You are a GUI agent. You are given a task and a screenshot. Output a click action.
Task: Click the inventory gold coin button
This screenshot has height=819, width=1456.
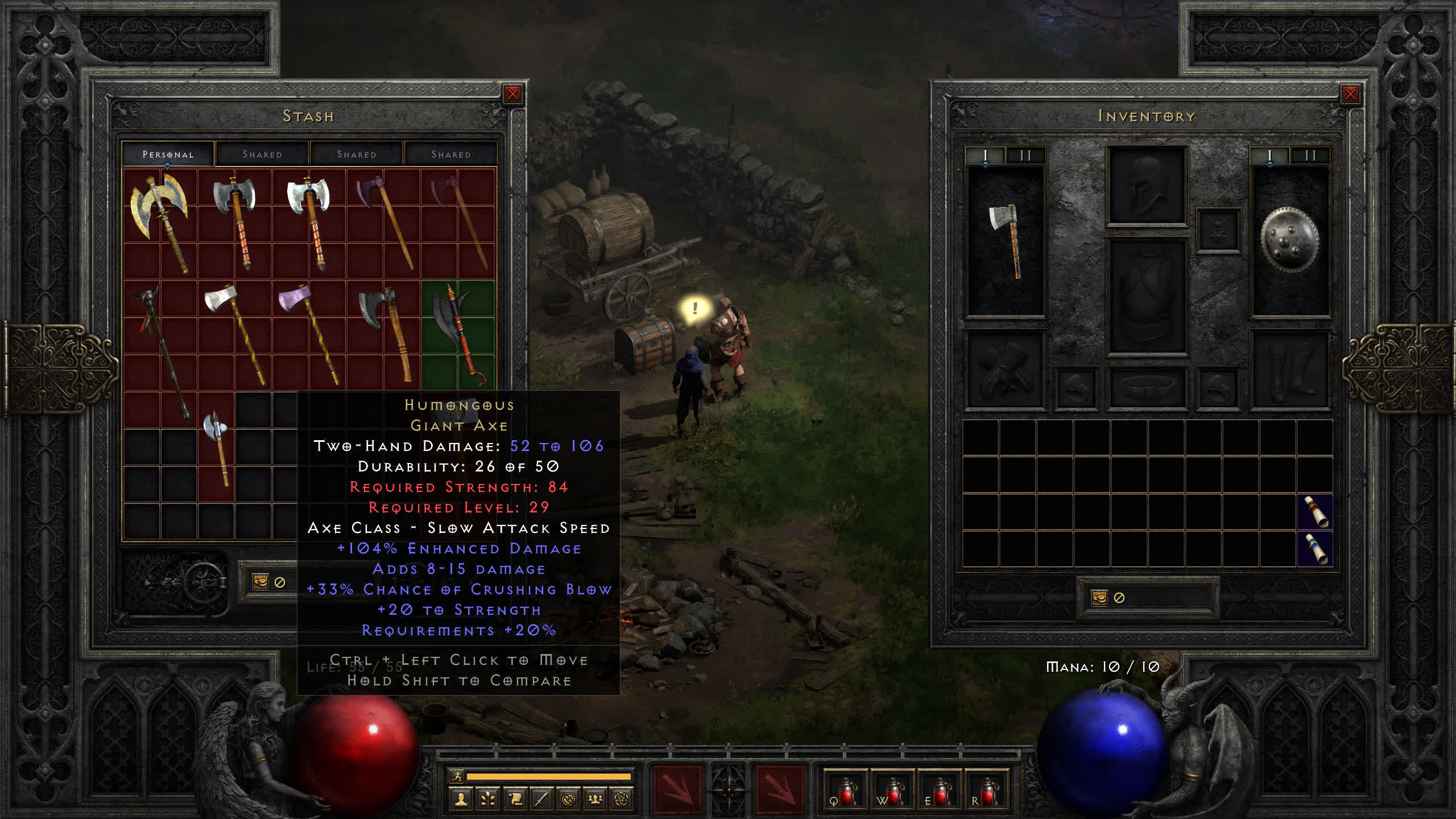coord(1099,598)
